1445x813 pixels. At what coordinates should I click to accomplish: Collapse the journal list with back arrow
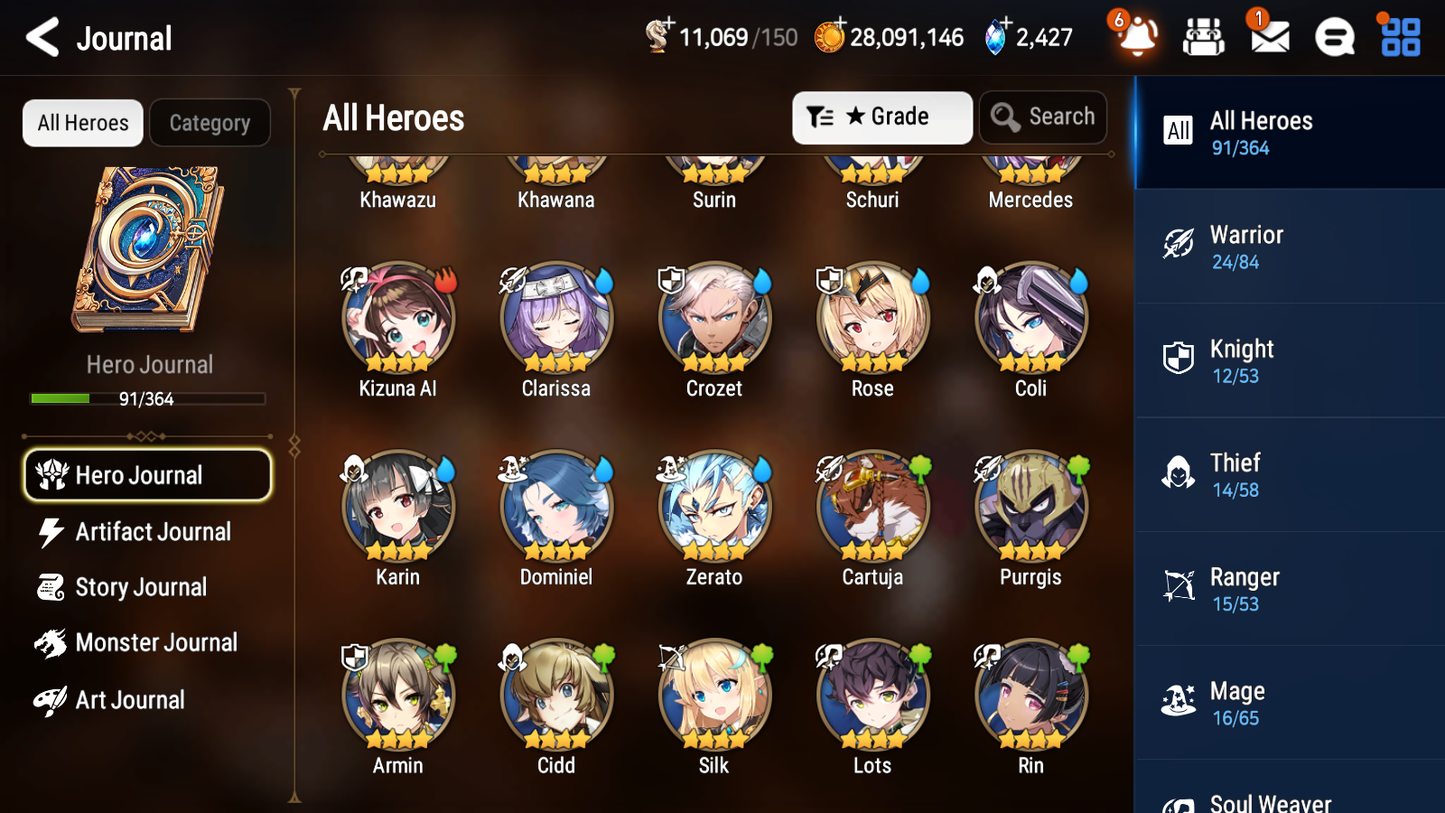click(x=42, y=37)
